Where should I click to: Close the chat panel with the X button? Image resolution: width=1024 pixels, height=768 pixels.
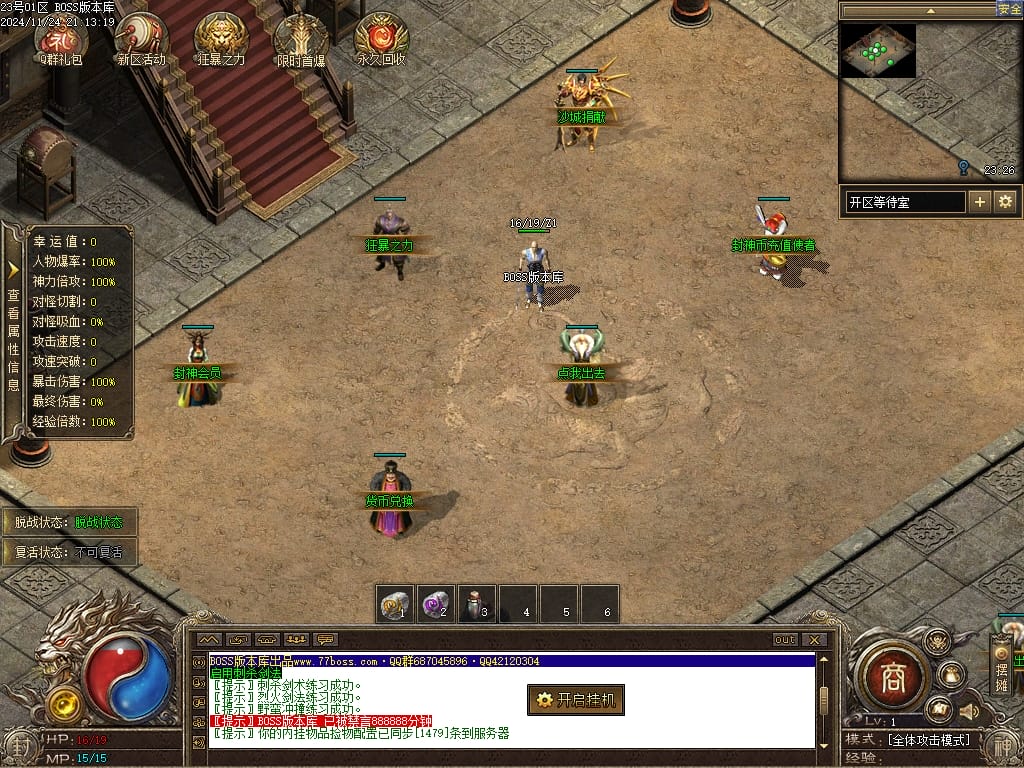click(814, 640)
